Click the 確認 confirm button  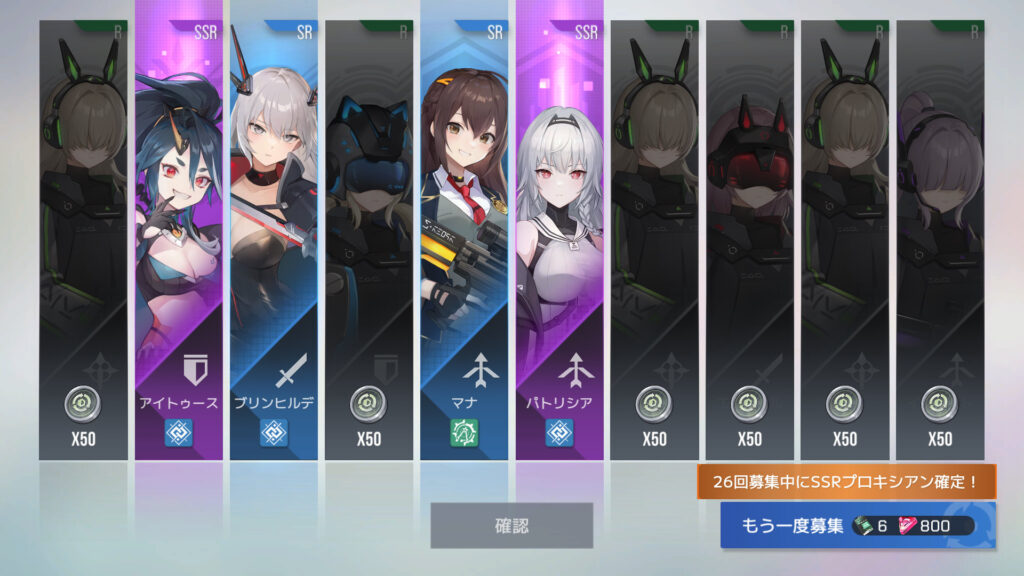pos(511,525)
